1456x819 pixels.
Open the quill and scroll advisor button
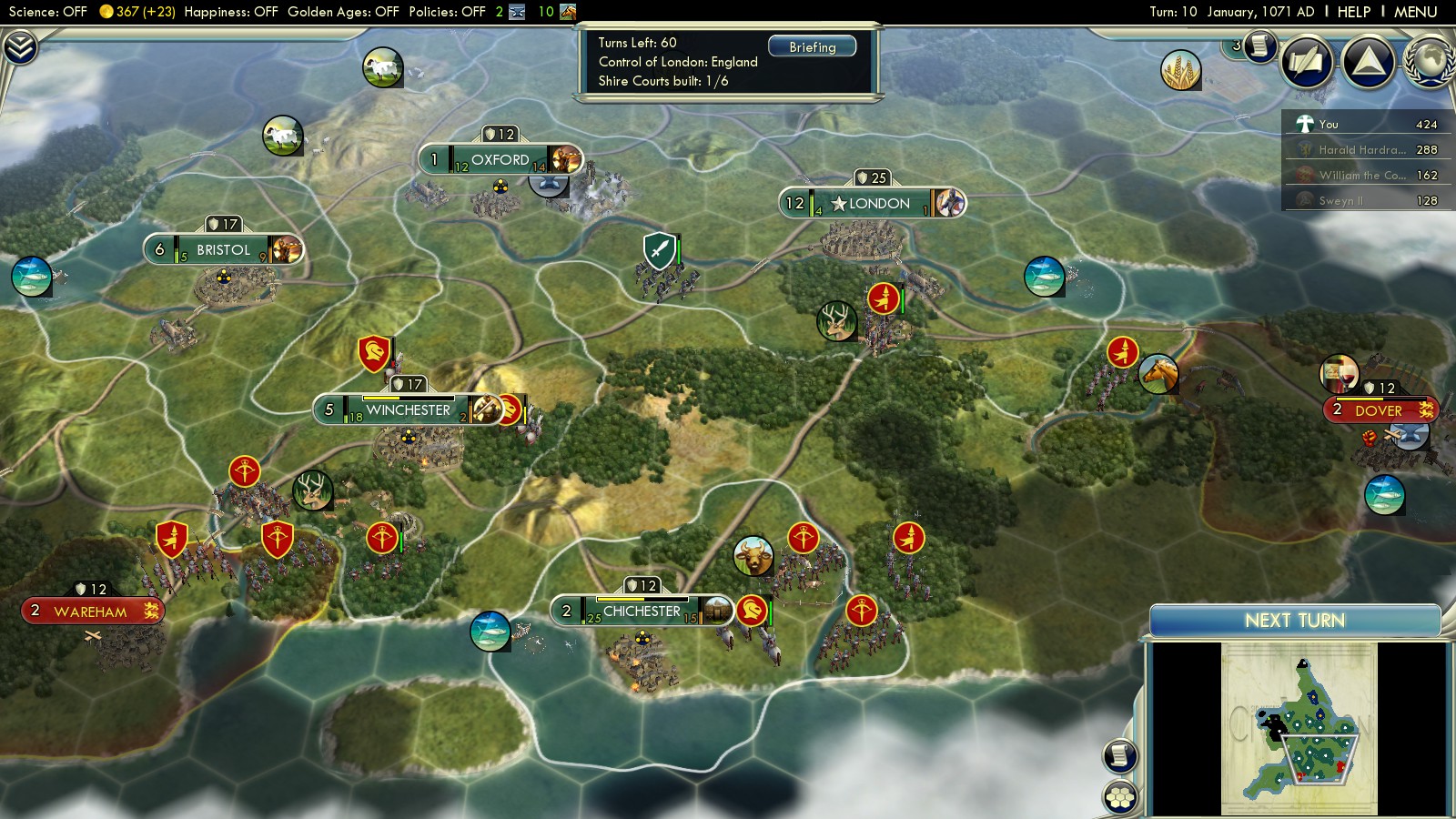point(1308,62)
